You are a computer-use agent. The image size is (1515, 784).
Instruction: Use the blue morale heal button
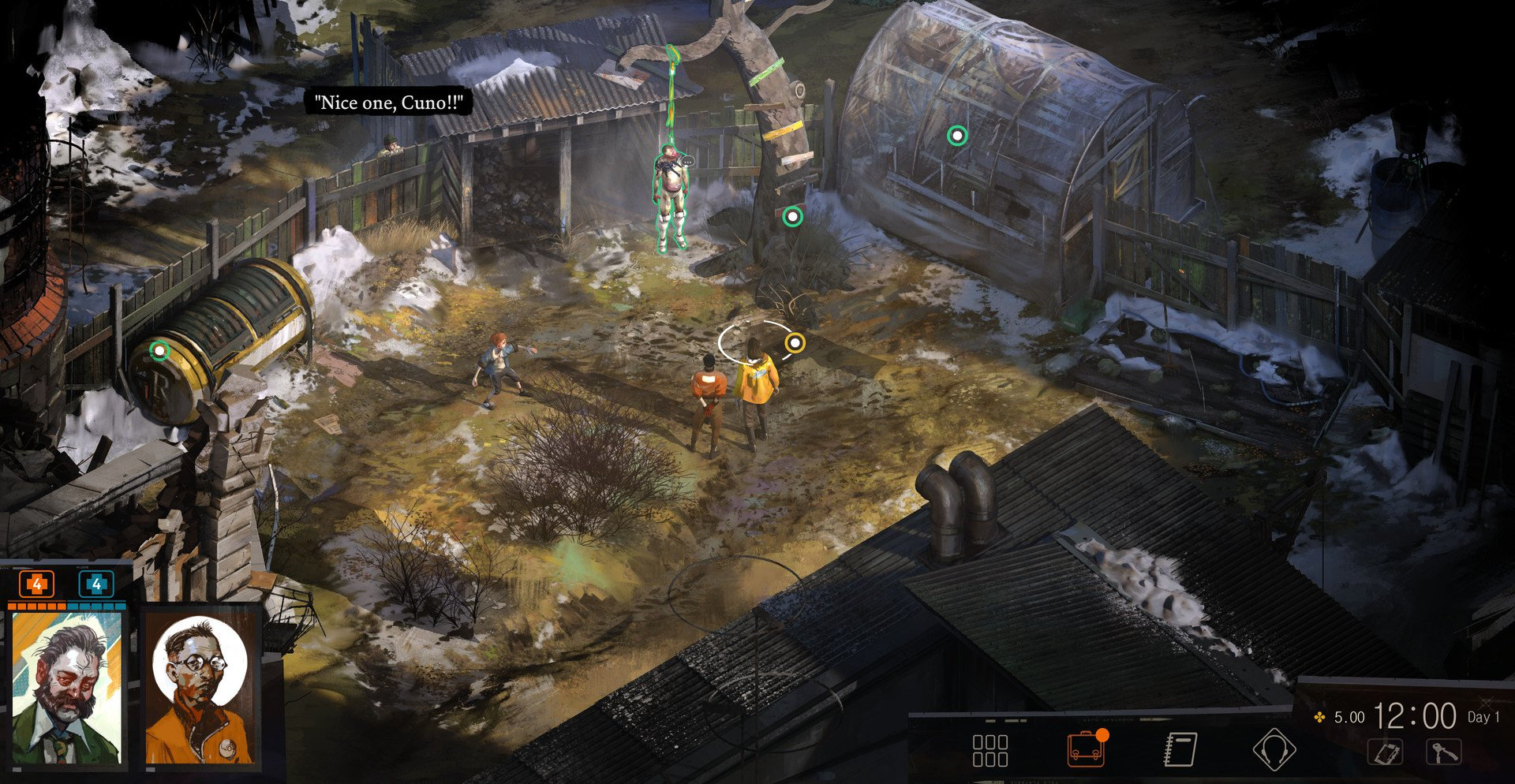click(96, 584)
